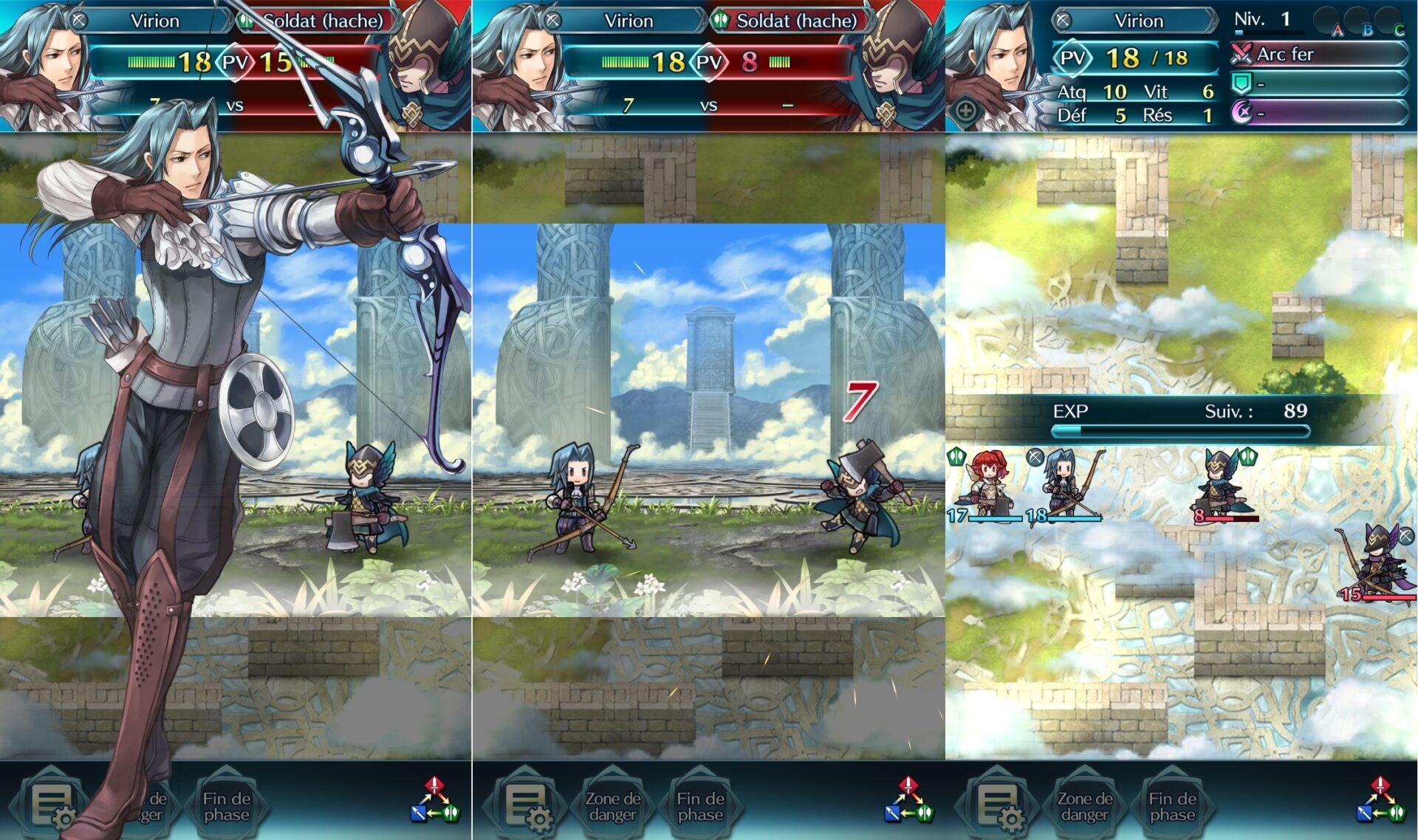Open Virion's empty purple special skill slot
Viewport: 1418px width, 840px height.
tap(1319, 113)
